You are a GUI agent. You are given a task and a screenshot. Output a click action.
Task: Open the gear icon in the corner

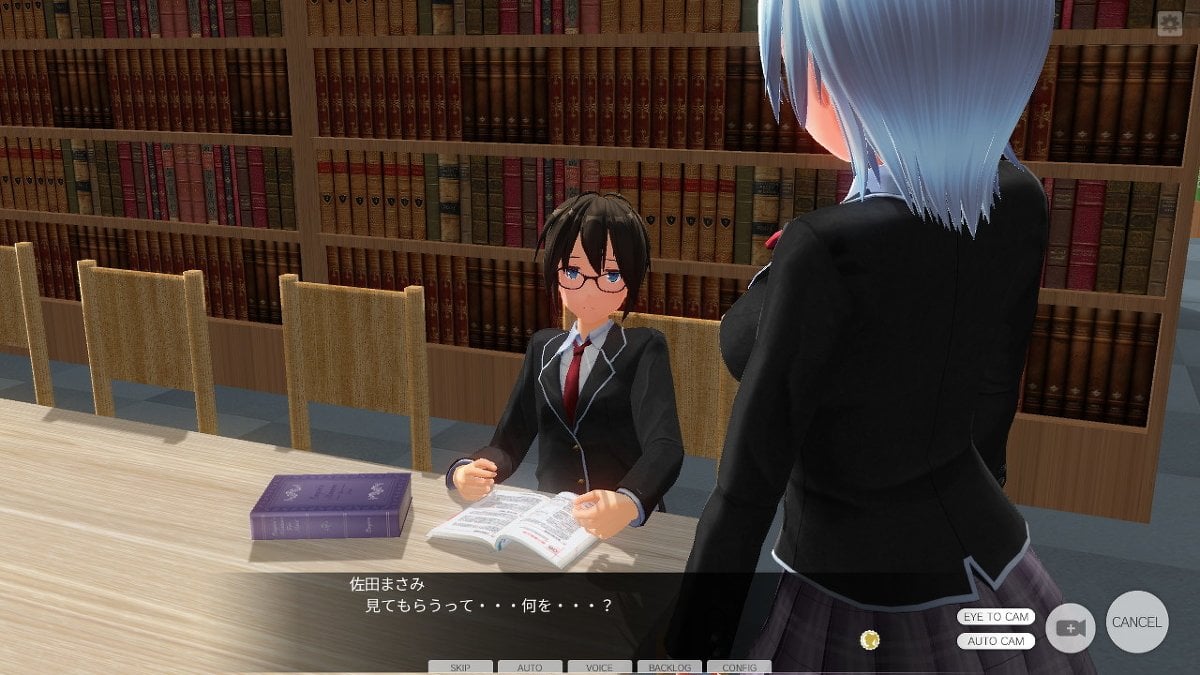[x=1169, y=25]
